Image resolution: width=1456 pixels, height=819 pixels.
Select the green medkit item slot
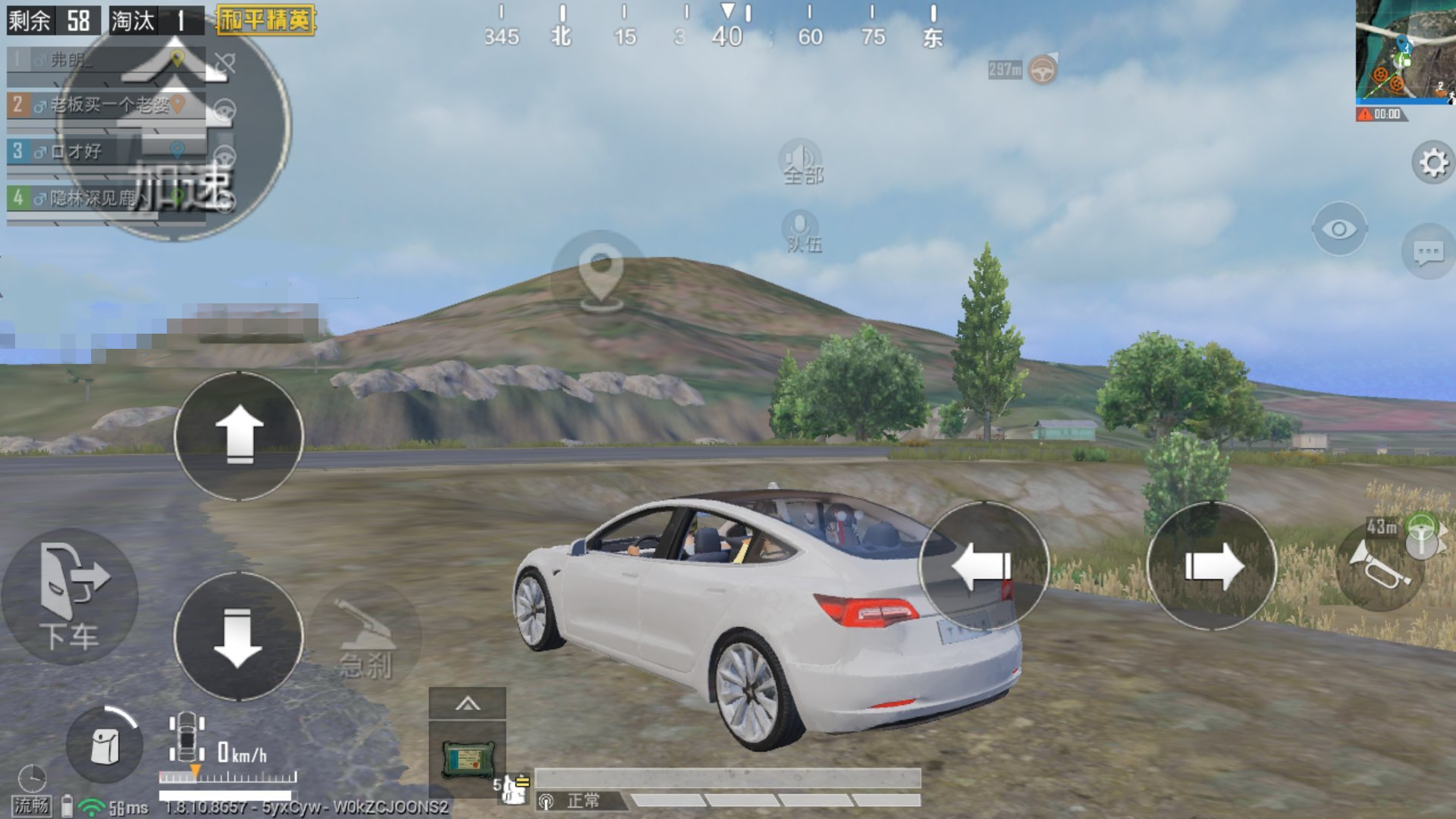[x=467, y=760]
